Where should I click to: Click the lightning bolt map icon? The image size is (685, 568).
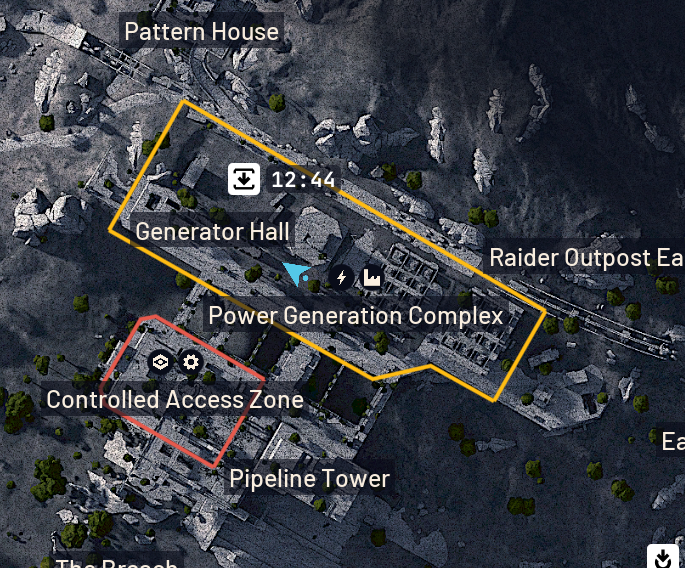[342, 277]
